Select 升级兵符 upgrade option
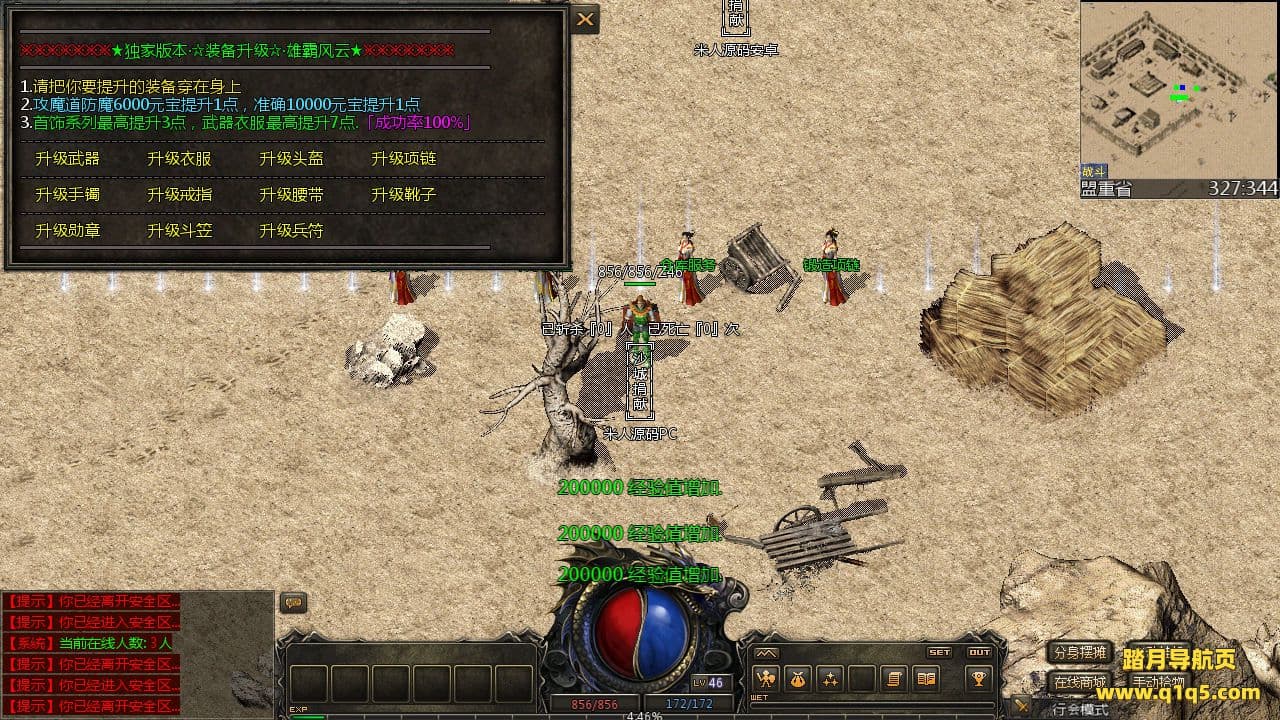Viewport: 1280px width, 720px height. [x=292, y=230]
